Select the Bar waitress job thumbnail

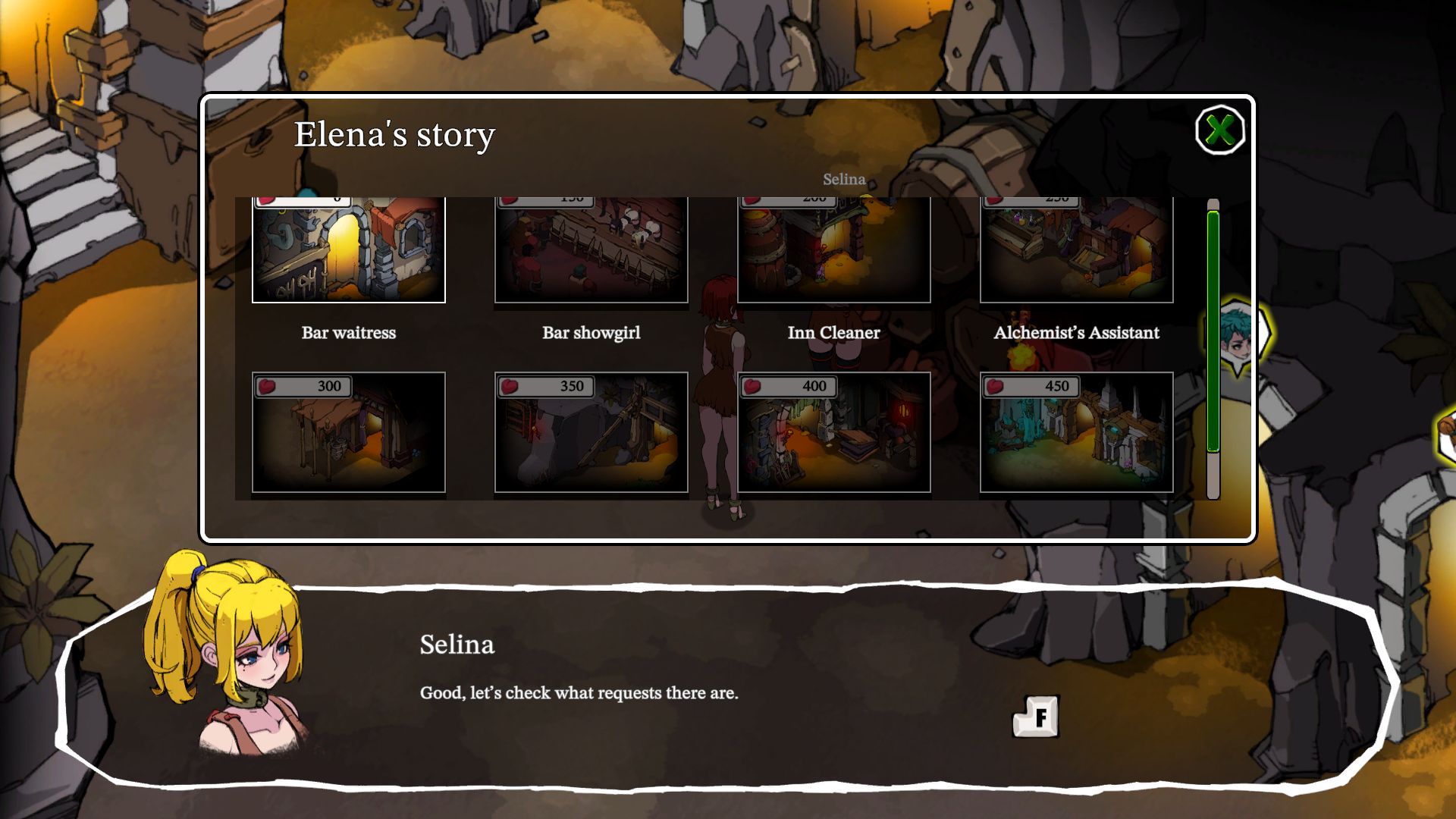click(x=349, y=250)
